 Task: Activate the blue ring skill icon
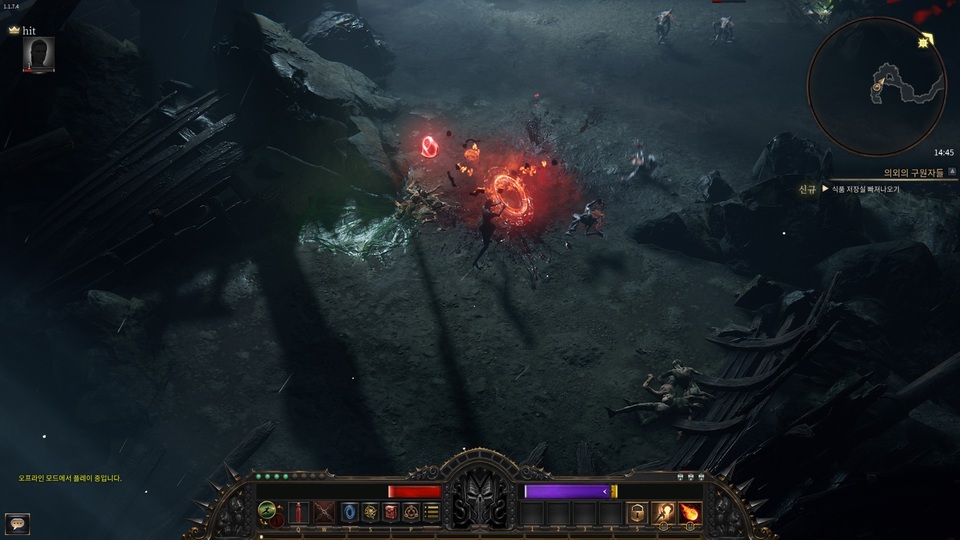pyautogui.click(x=349, y=513)
